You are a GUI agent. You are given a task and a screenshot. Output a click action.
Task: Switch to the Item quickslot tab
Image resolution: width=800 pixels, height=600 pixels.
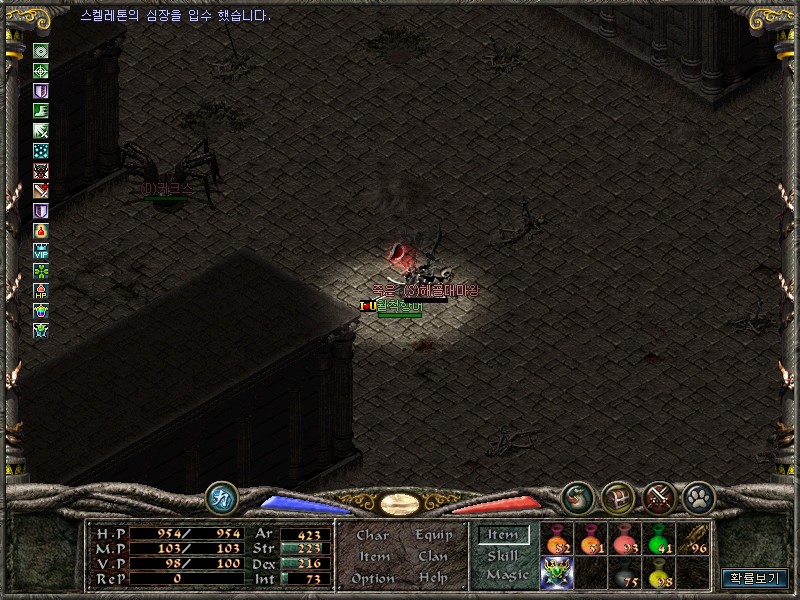(x=502, y=536)
